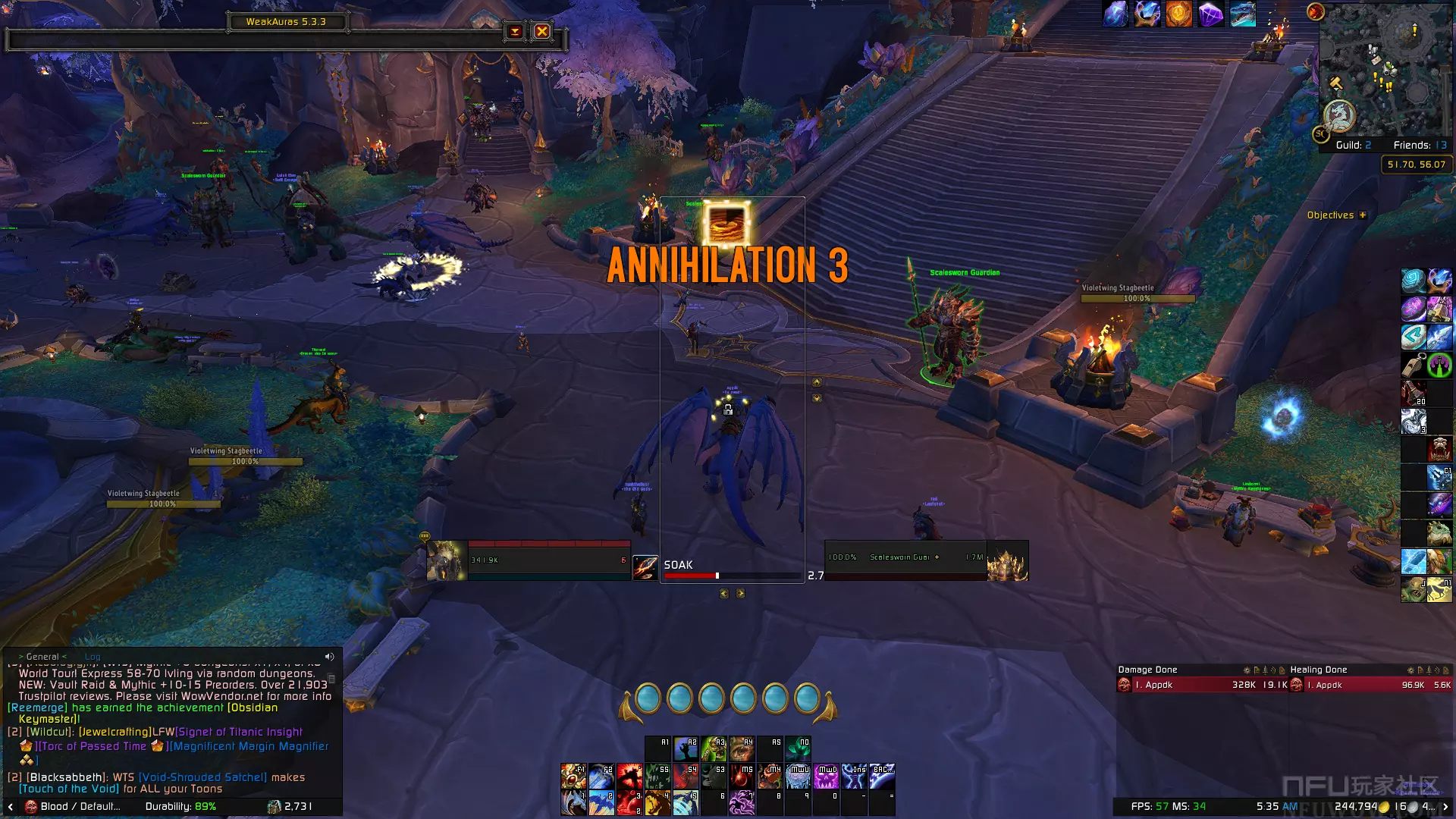
Task: Click the Void-Shrouded Satchel item link
Action: (x=202, y=777)
